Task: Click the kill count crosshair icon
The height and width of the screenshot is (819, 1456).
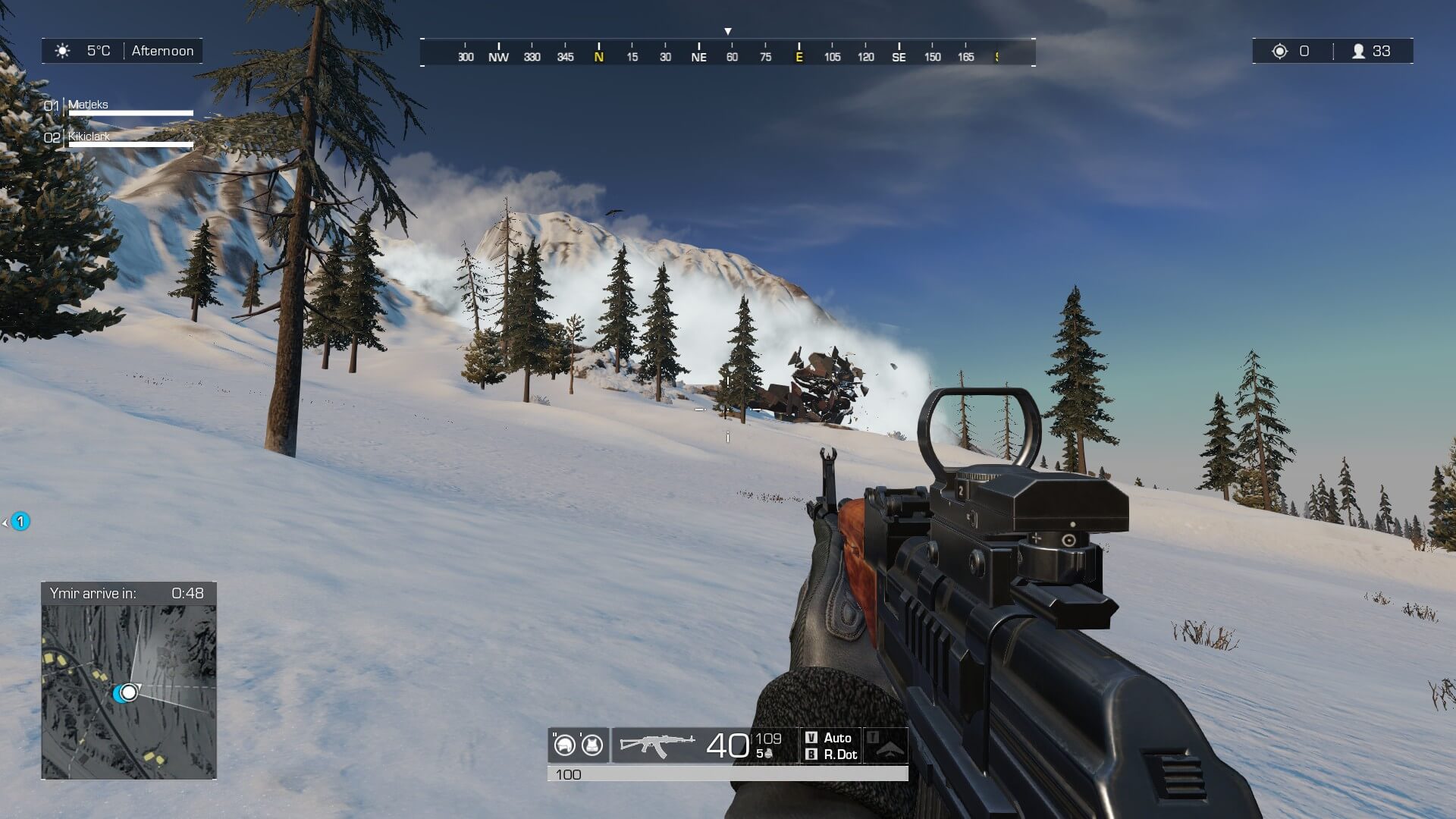Action: tap(1280, 51)
